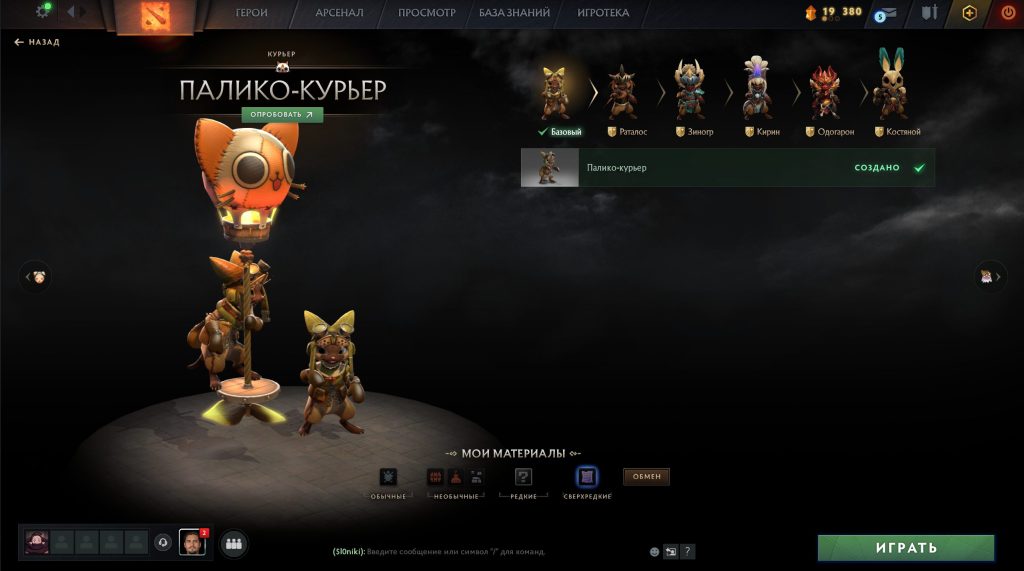
Task: Choose the Зиногр courier style
Action: click(690, 95)
